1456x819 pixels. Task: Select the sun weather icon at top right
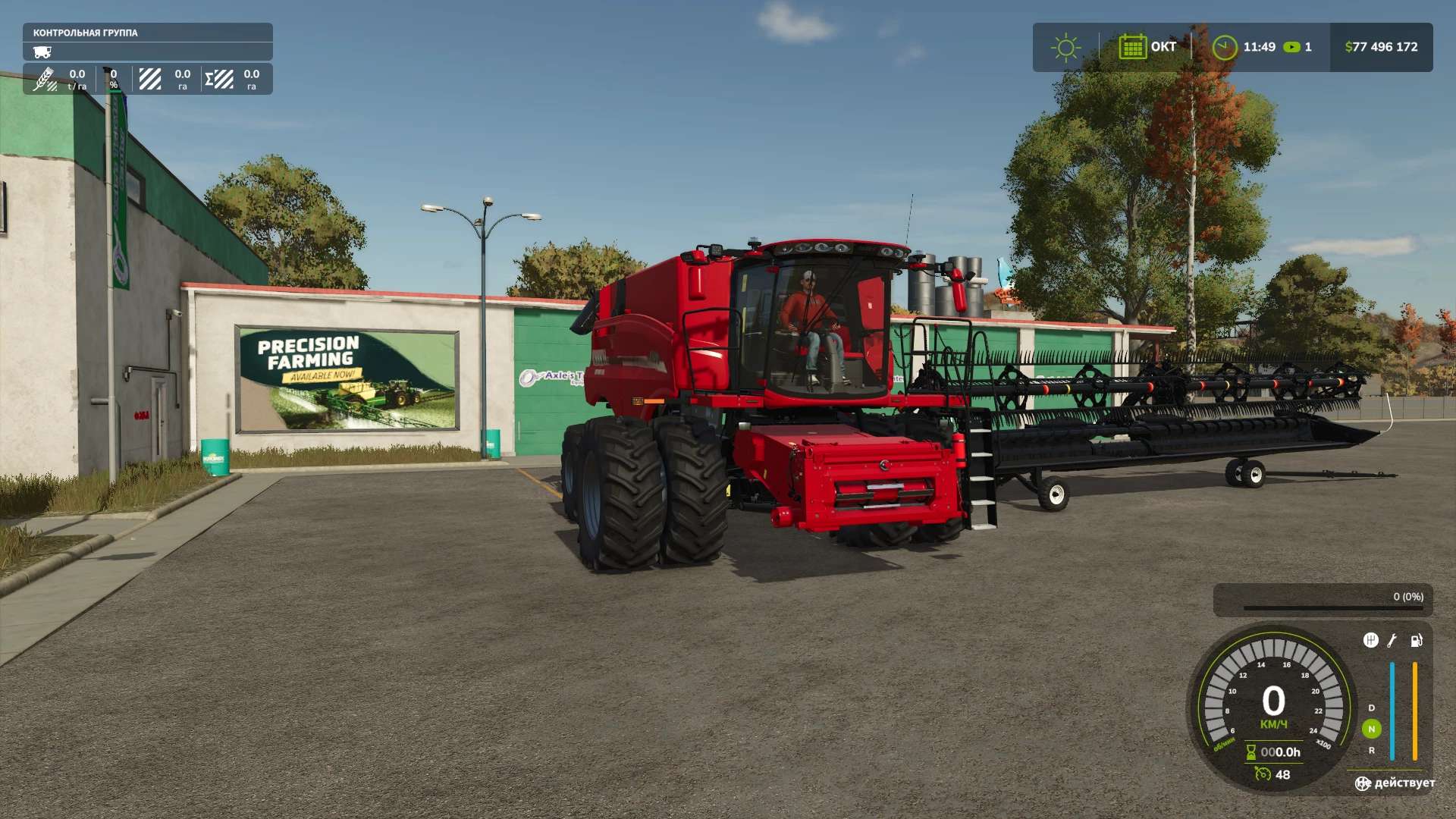pyautogui.click(x=1065, y=47)
